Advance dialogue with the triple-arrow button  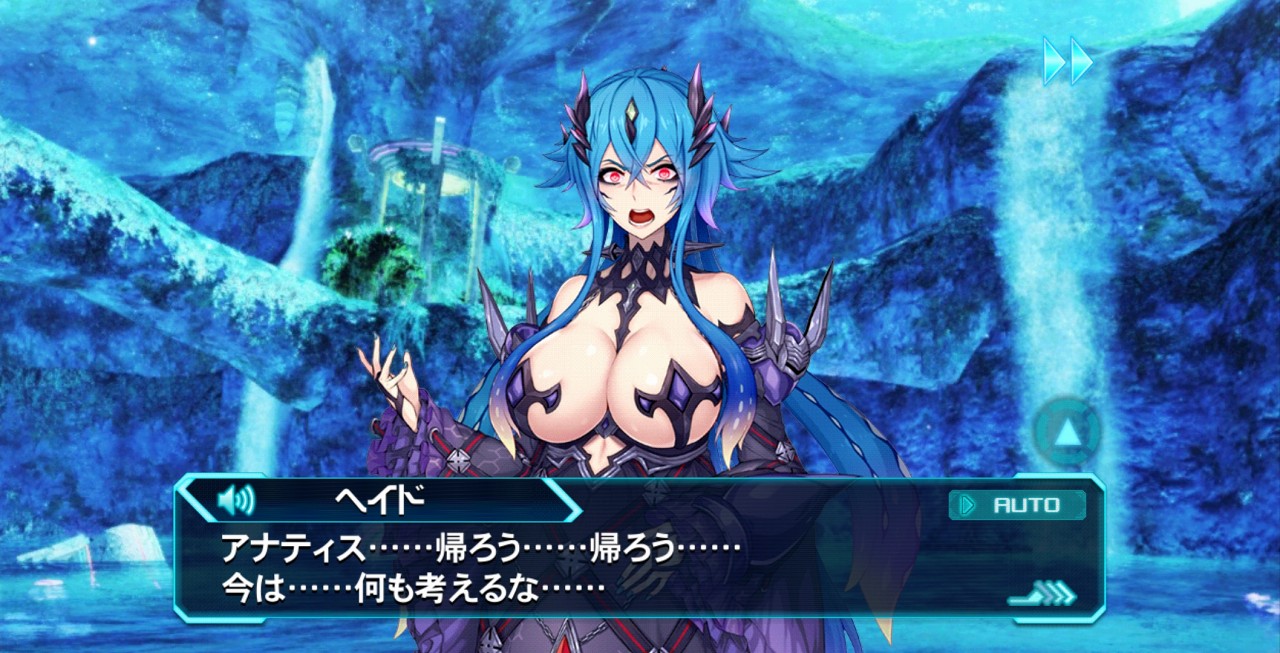tap(1043, 594)
